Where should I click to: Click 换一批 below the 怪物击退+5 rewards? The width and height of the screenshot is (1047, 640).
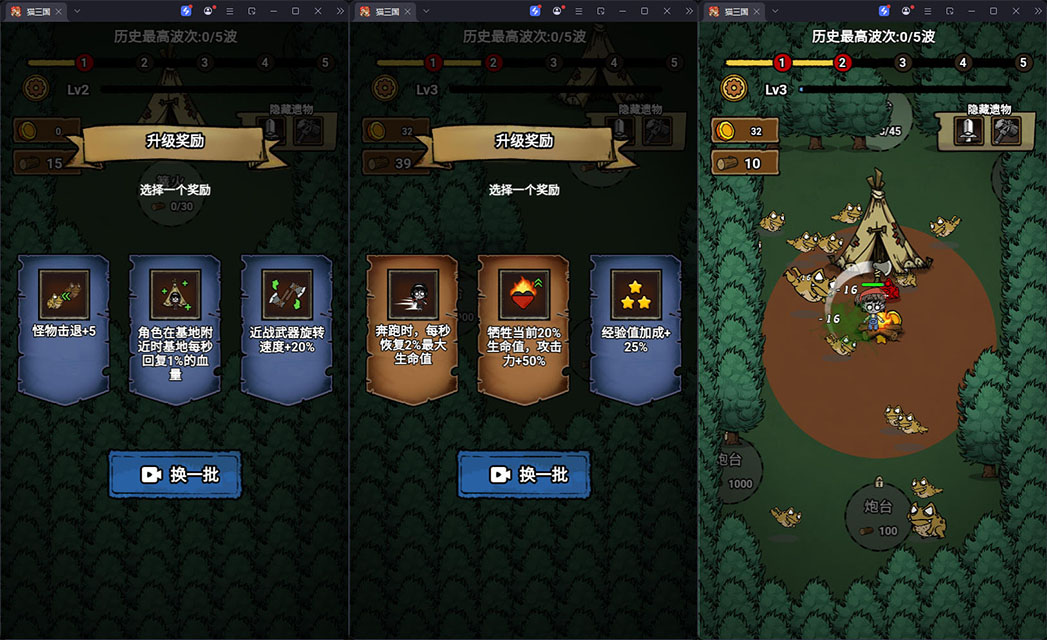(175, 475)
